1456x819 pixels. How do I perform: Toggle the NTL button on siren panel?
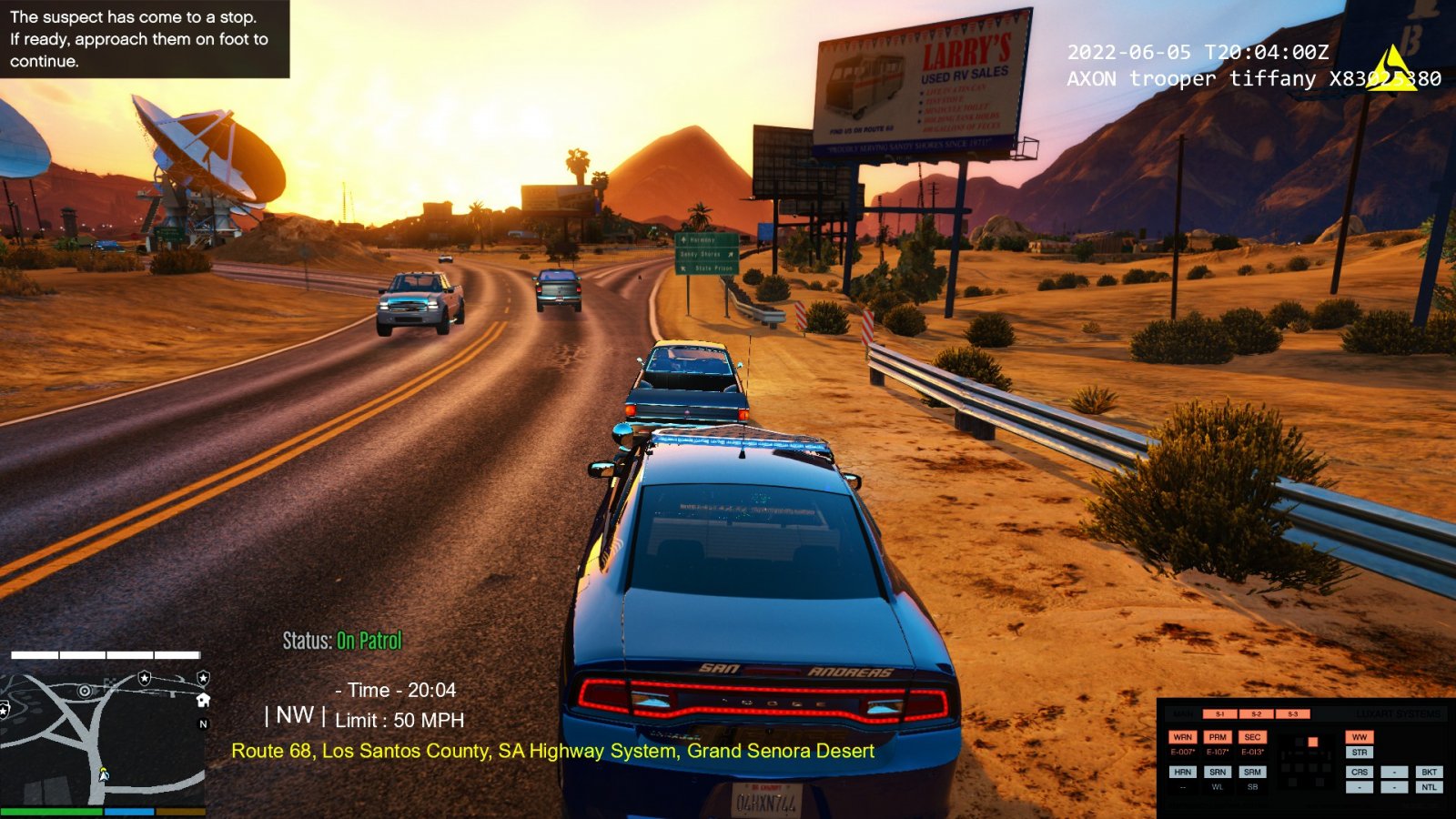pos(1429,787)
